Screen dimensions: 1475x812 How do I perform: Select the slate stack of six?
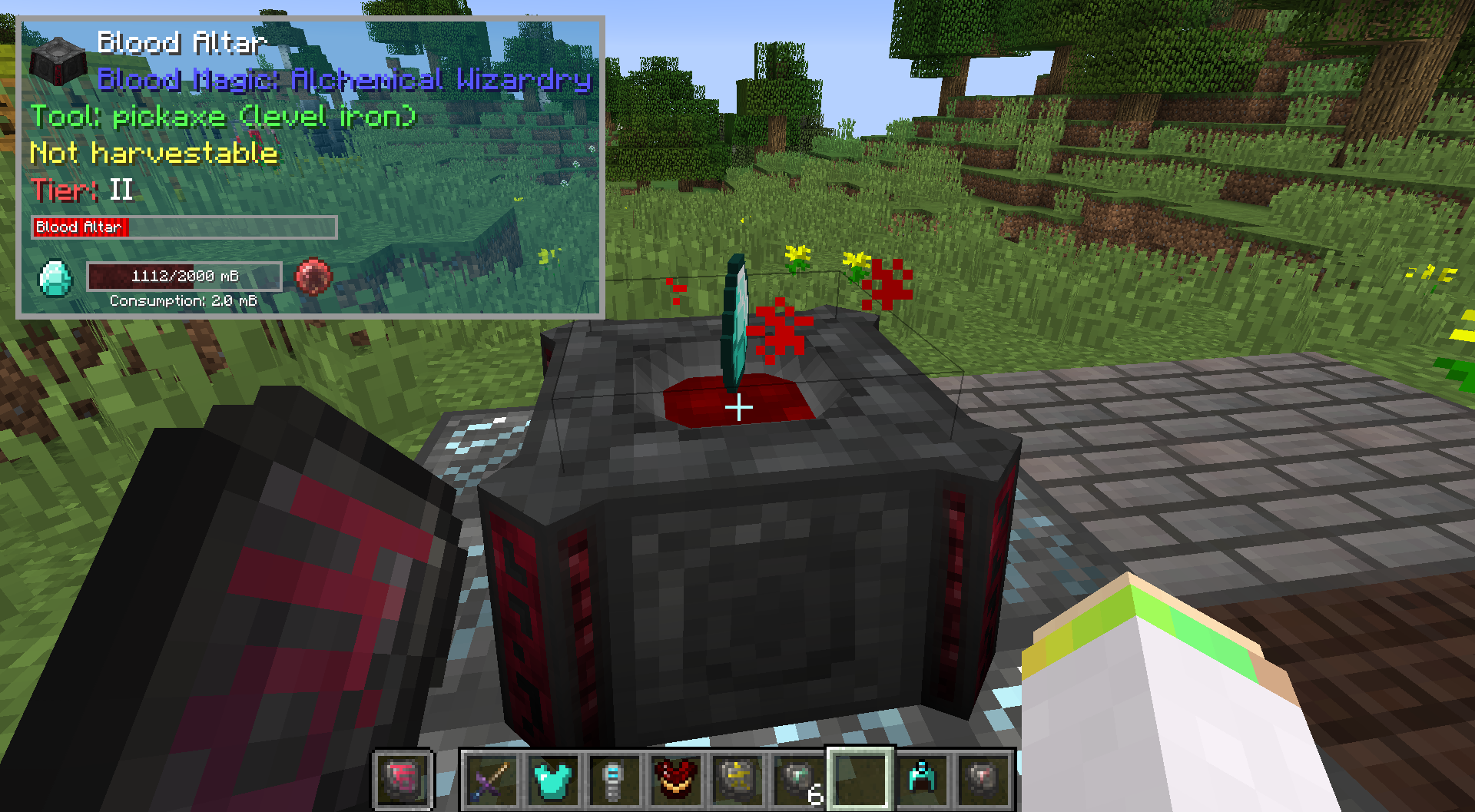[799, 780]
